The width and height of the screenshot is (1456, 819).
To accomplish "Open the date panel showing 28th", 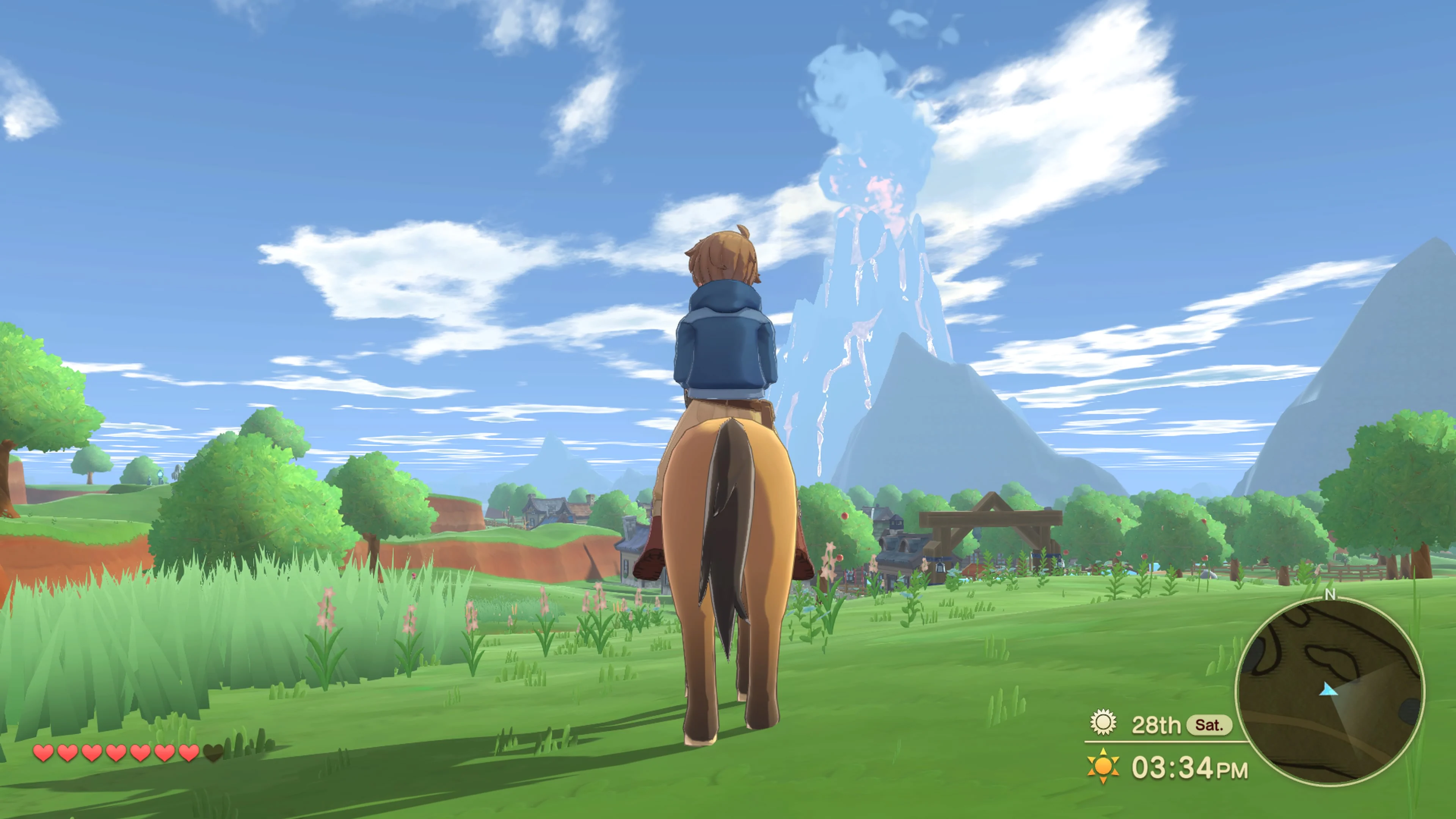I will 1156,725.
